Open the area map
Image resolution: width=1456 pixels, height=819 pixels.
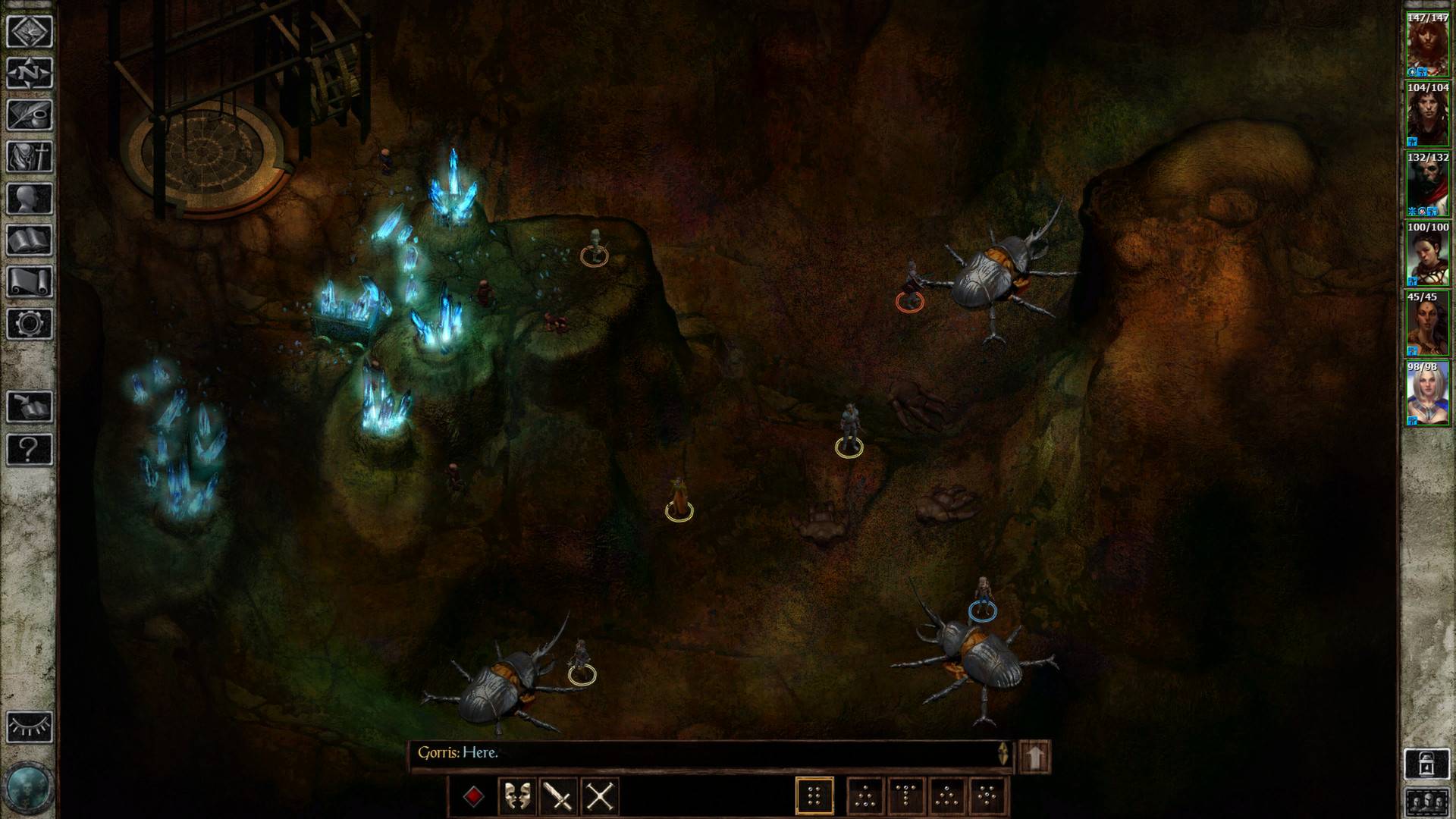(29, 31)
